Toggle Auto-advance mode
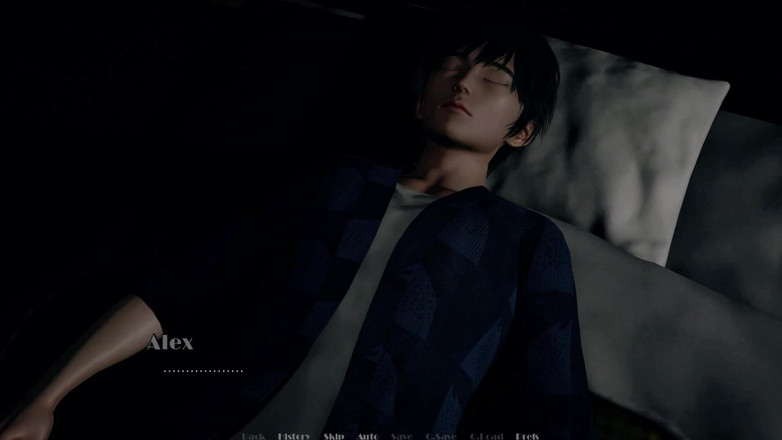 (367, 436)
